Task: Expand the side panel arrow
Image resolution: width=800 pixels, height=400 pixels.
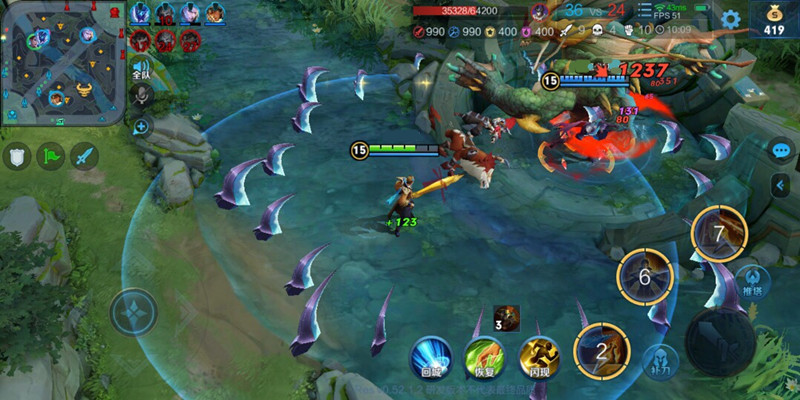Action: (x=781, y=185)
